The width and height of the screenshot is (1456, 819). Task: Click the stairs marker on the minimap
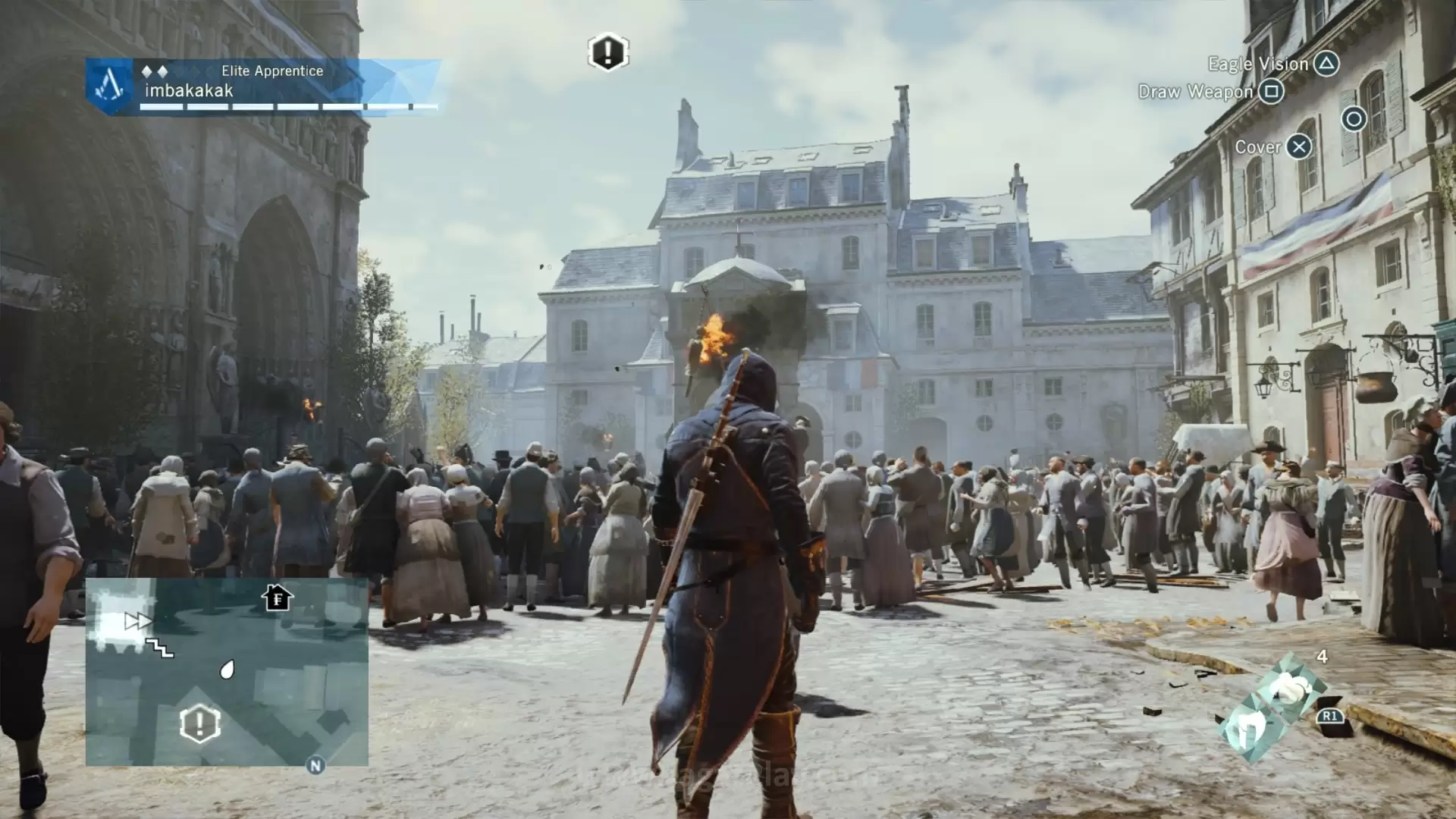[x=160, y=648]
